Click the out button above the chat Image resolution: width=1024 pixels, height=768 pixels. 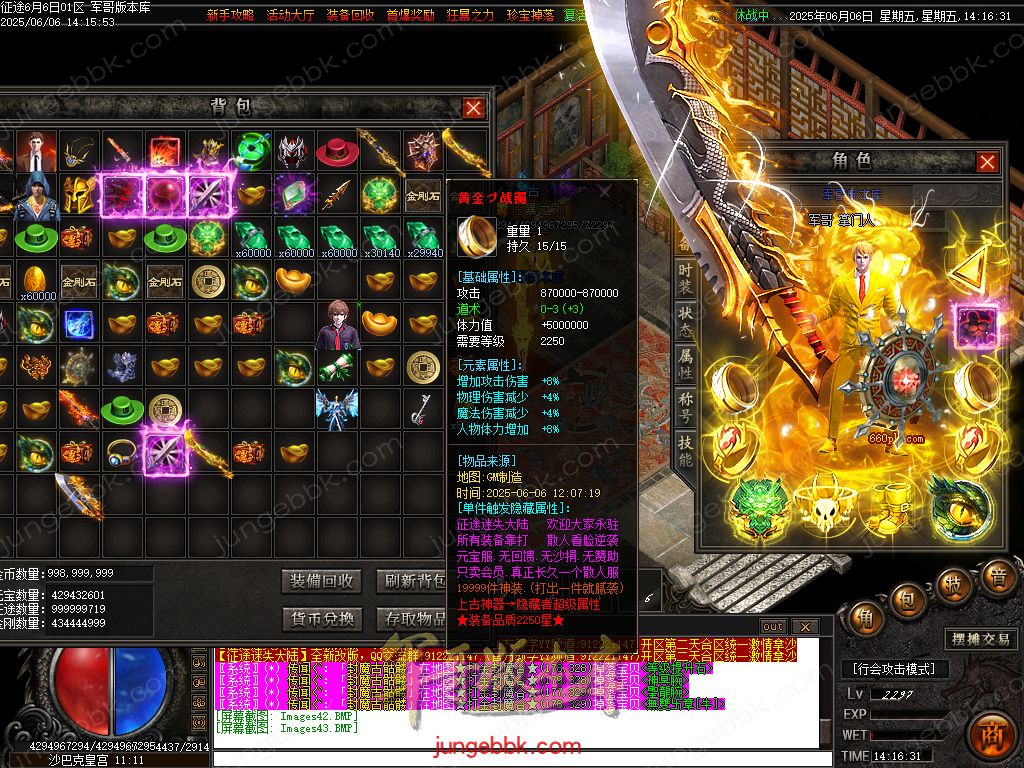[773, 627]
